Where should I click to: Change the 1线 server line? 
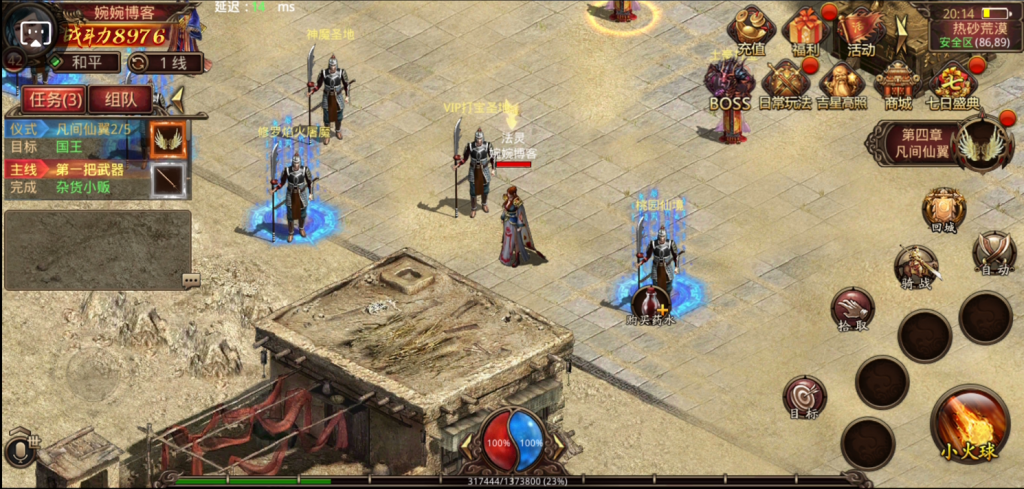point(165,62)
